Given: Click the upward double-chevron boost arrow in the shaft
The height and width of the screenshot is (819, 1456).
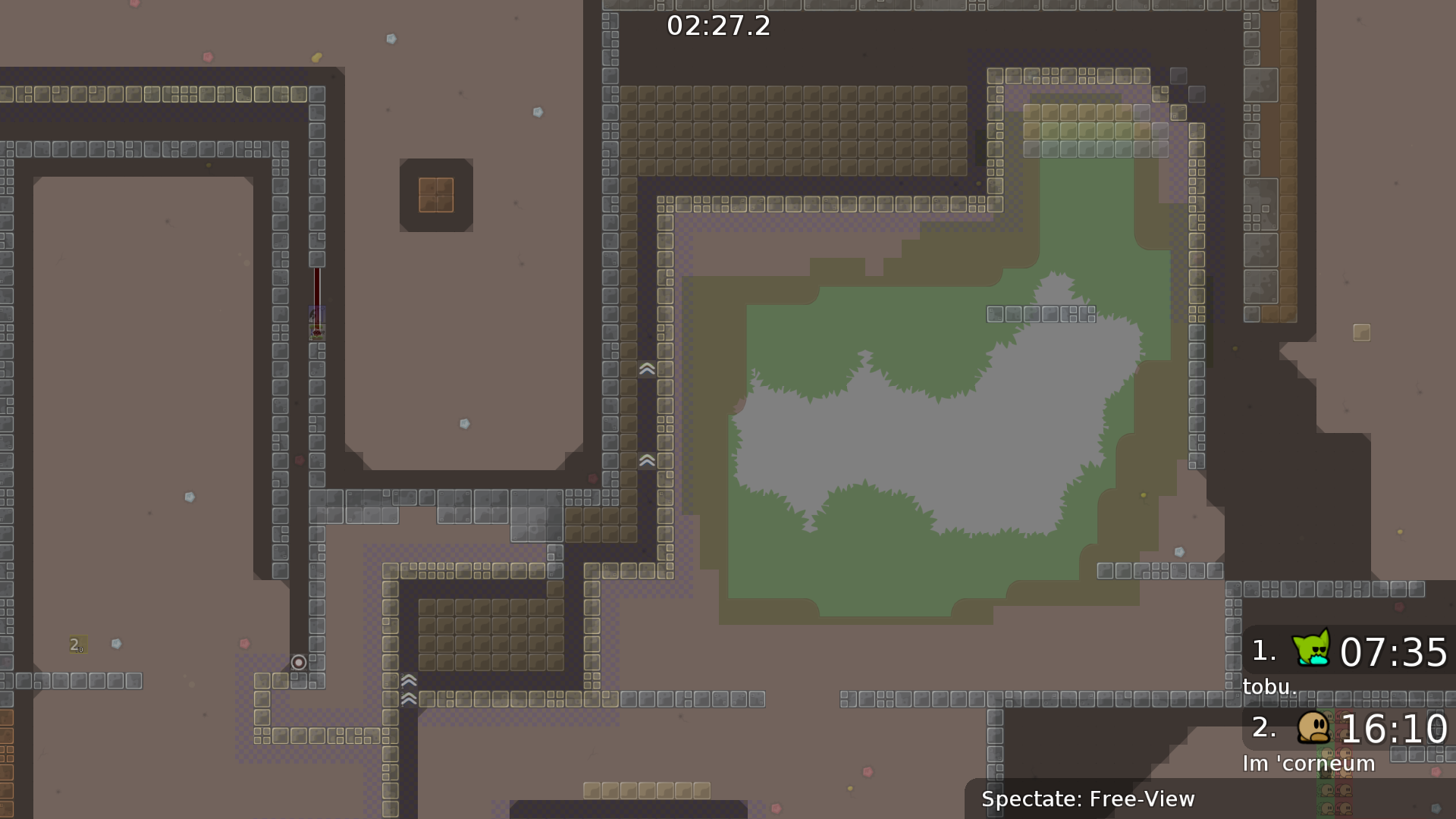Looking at the screenshot, I should [646, 369].
